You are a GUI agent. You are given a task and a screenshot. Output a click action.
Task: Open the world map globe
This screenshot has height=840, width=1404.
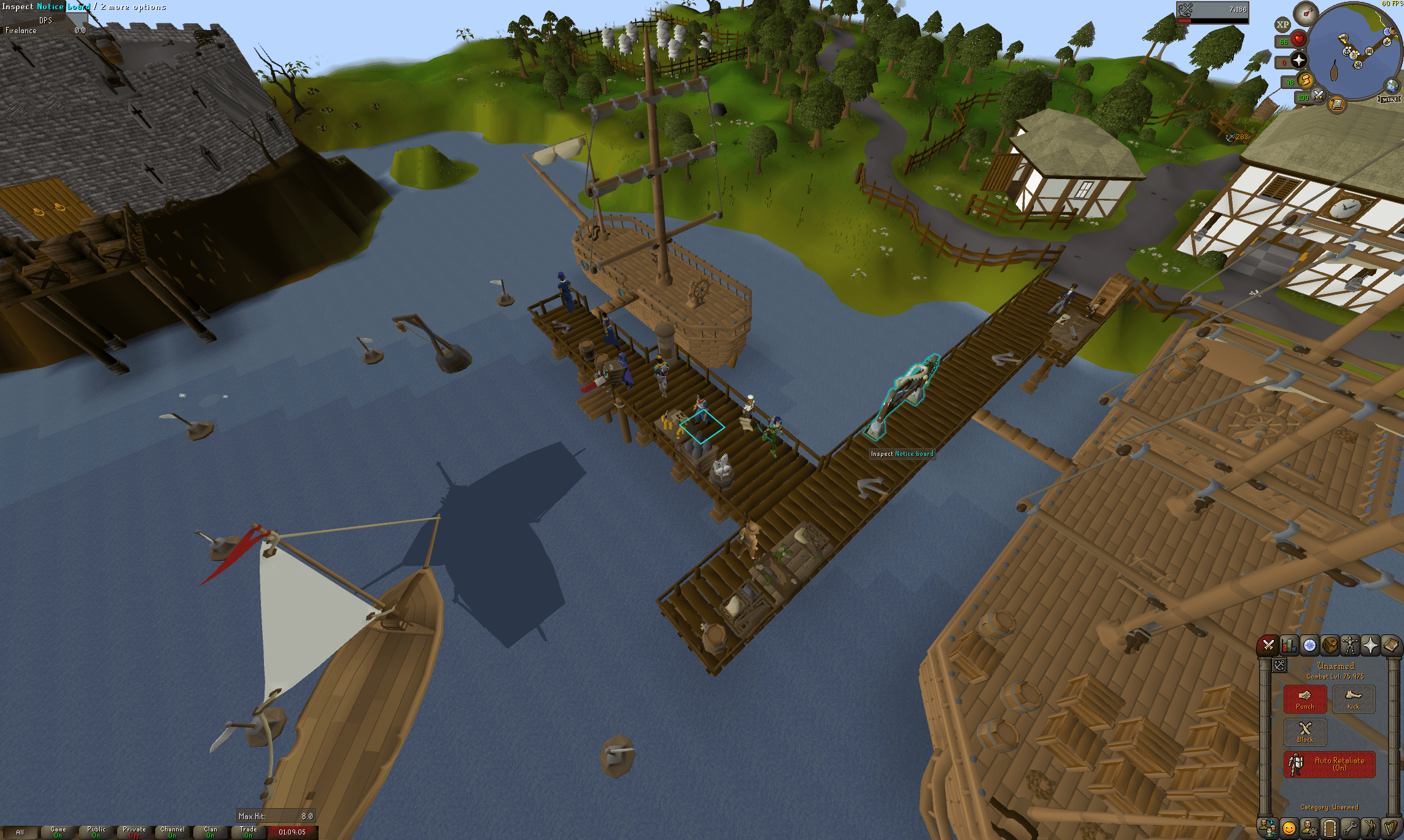click(x=1392, y=85)
